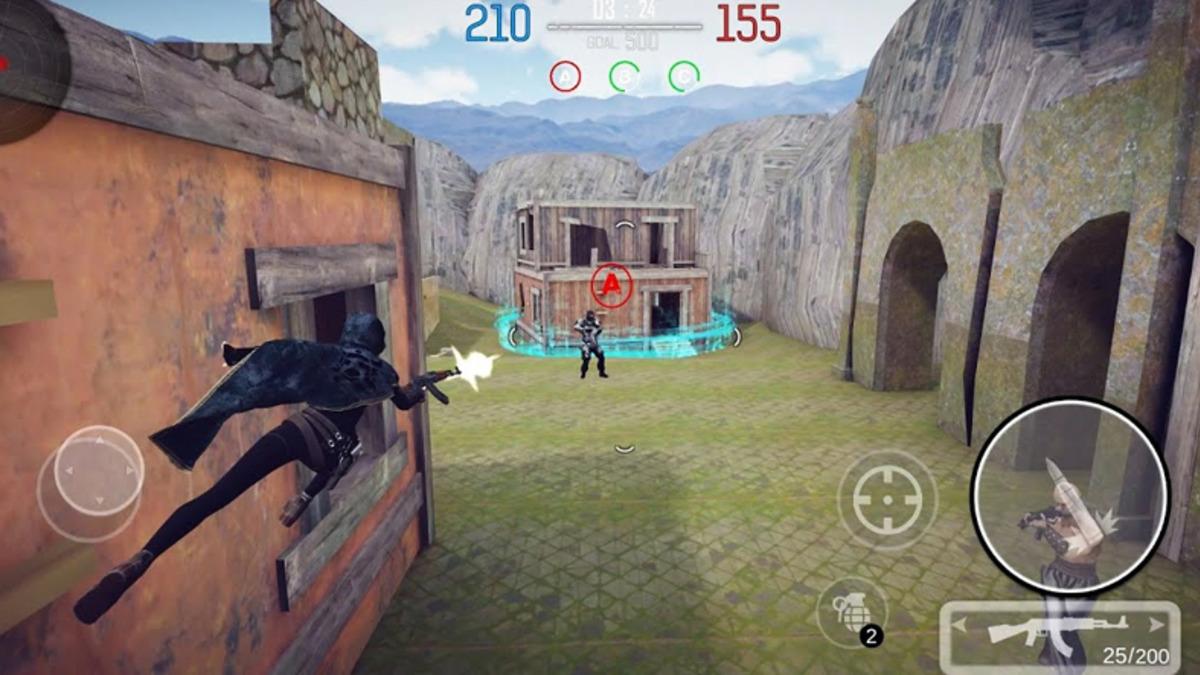Select the assault rifle weapon panel
1200x675 pixels.
coord(1060,630)
